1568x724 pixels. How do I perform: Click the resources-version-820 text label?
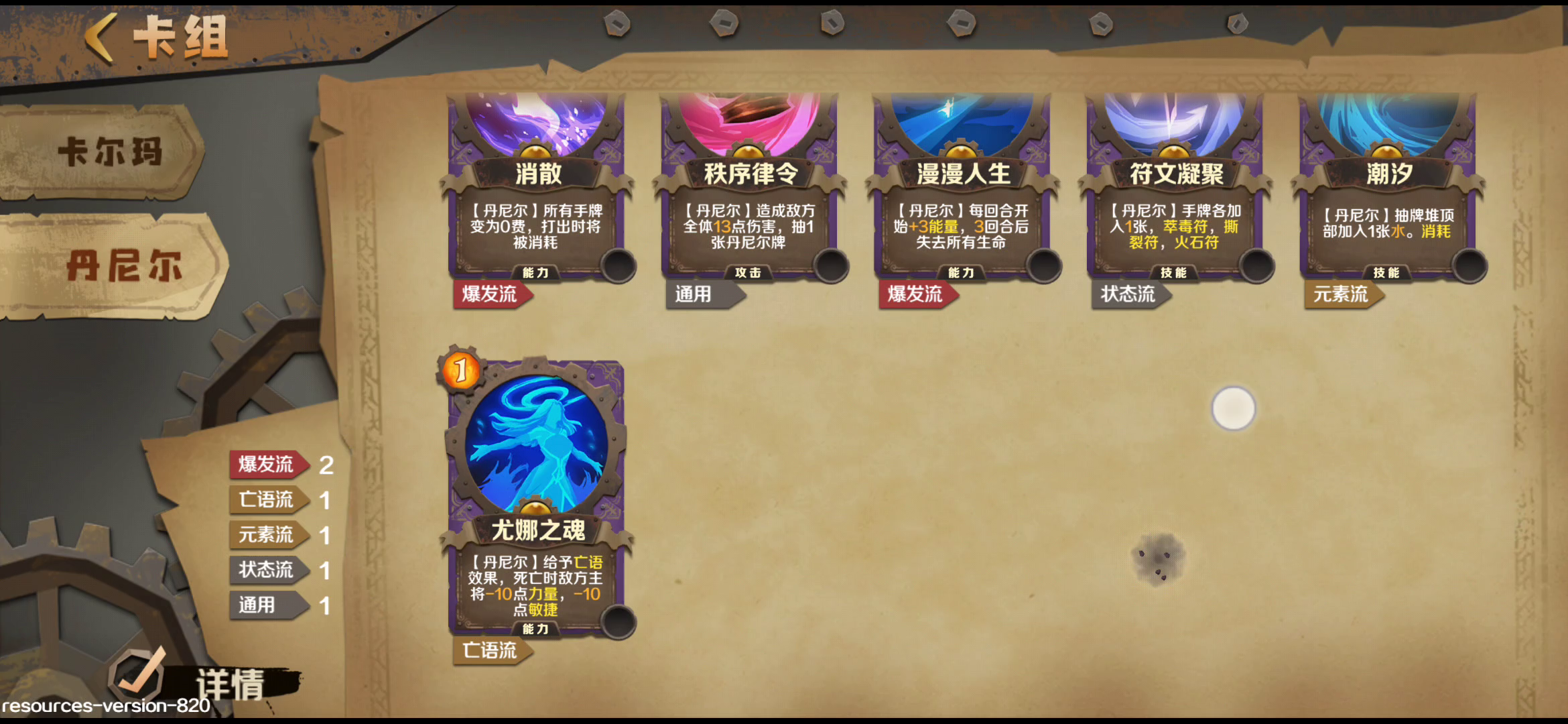104,707
